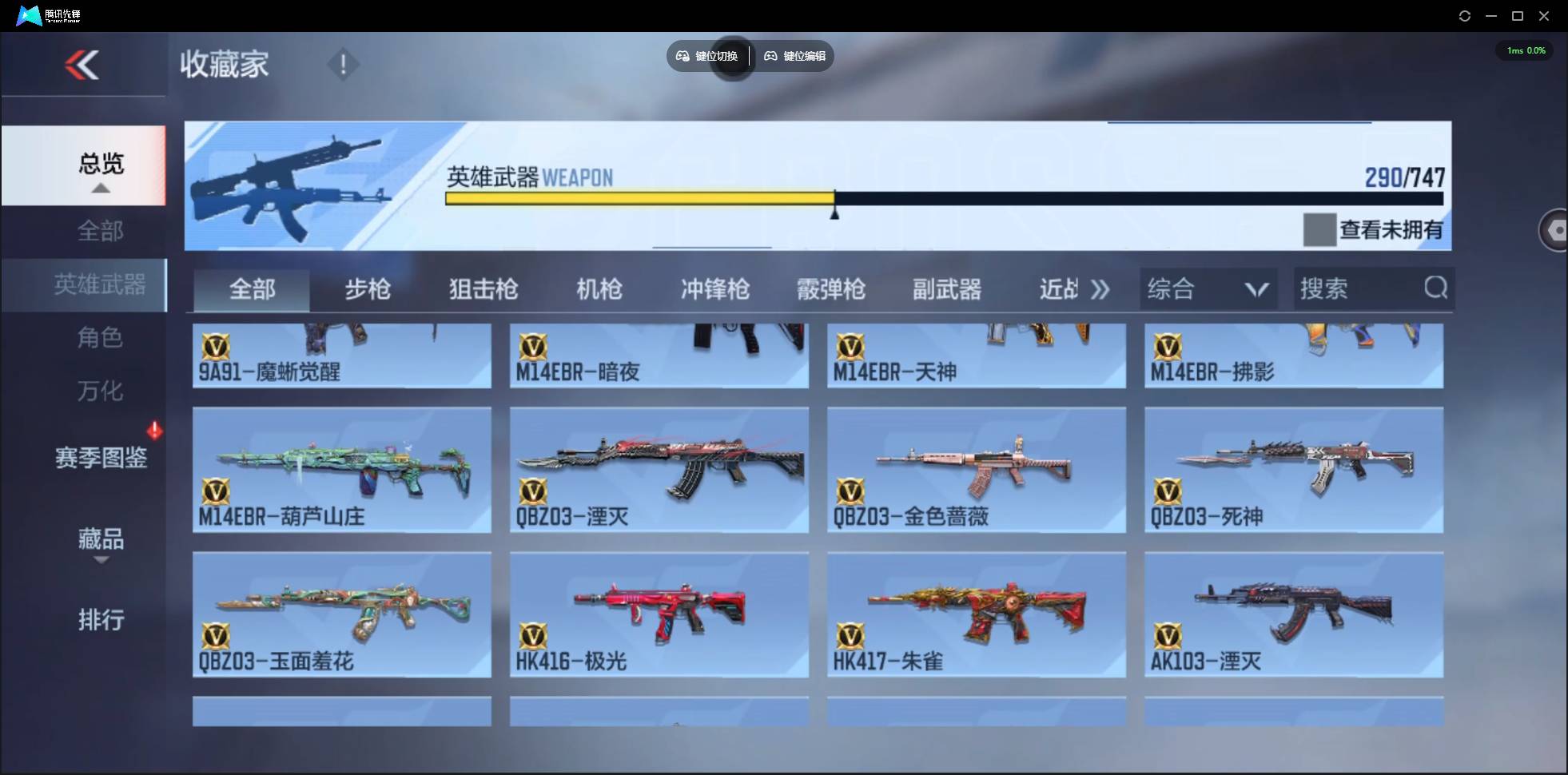This screenshot has width=1568, height=775.
Task: Click the refresh icon in the title bar
Action: pyautogui.click(x=1466, y=15)
